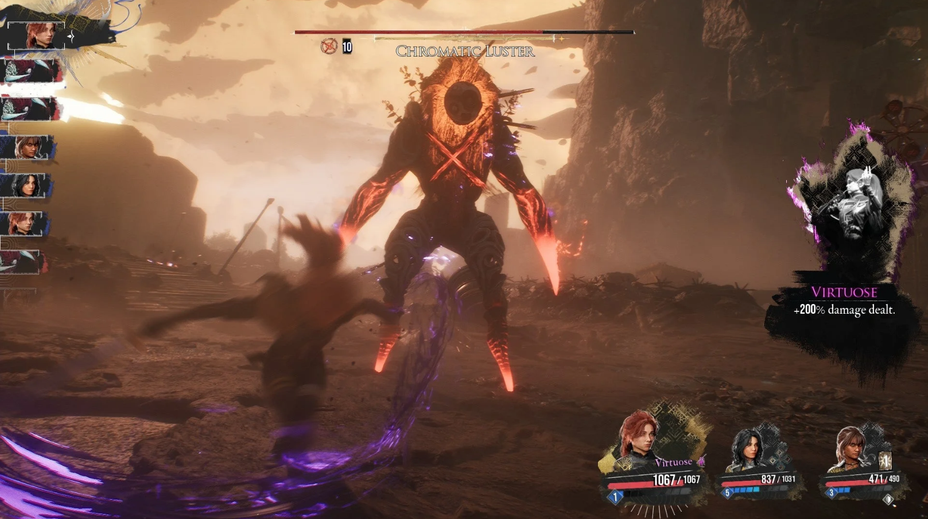This screenshot has height=519, width=928.
Task: Check the status effect icon beside Chromatic Luster's health bar
Action: coord(328,46)
